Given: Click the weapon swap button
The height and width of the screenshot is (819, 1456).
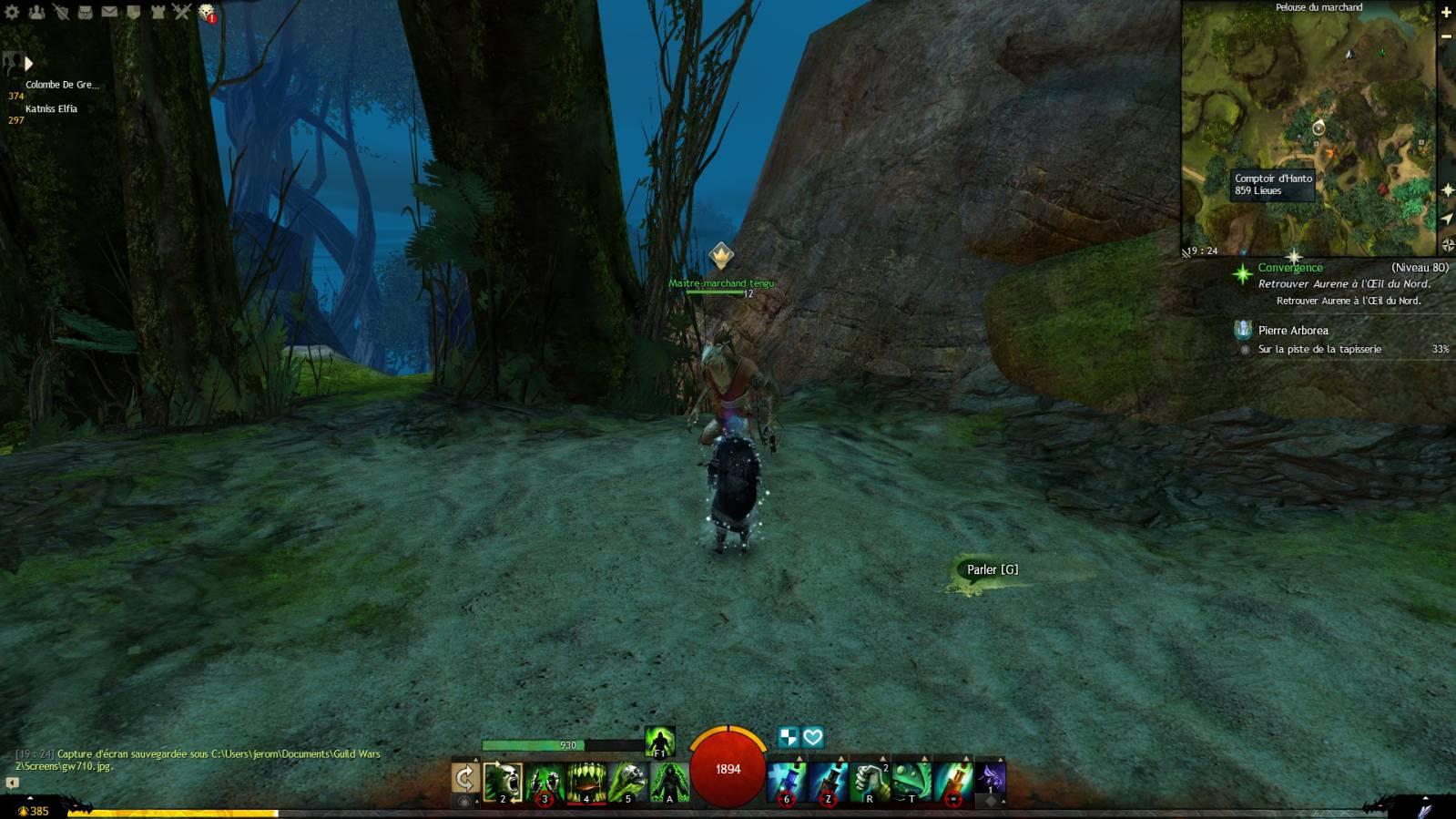Looking at the screenshot, I should tap(464, 778).
